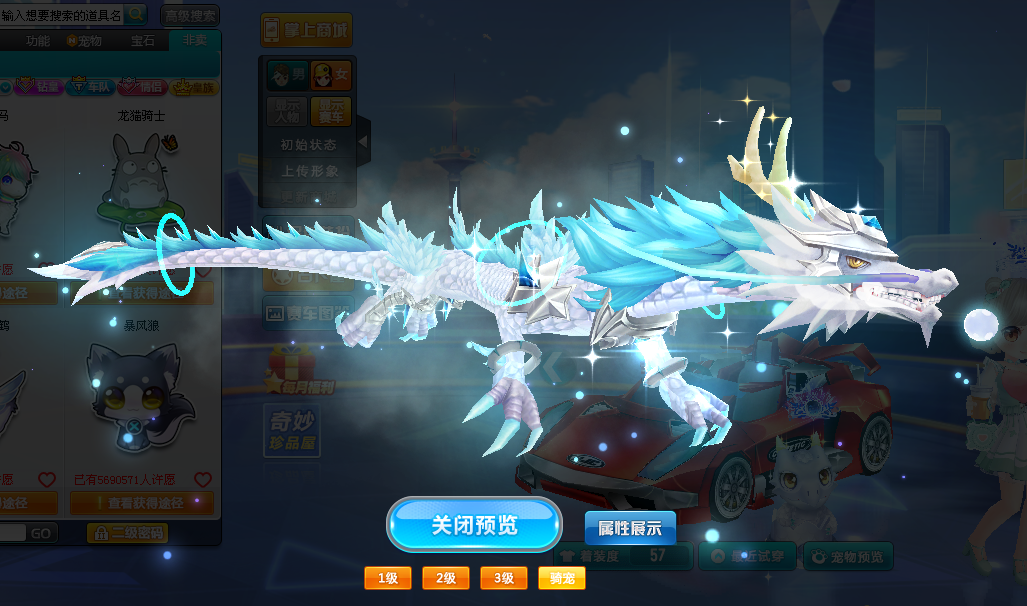Open the 掌上商城 mobile shop
1027x606 pixels.
(x=306, y=30)
